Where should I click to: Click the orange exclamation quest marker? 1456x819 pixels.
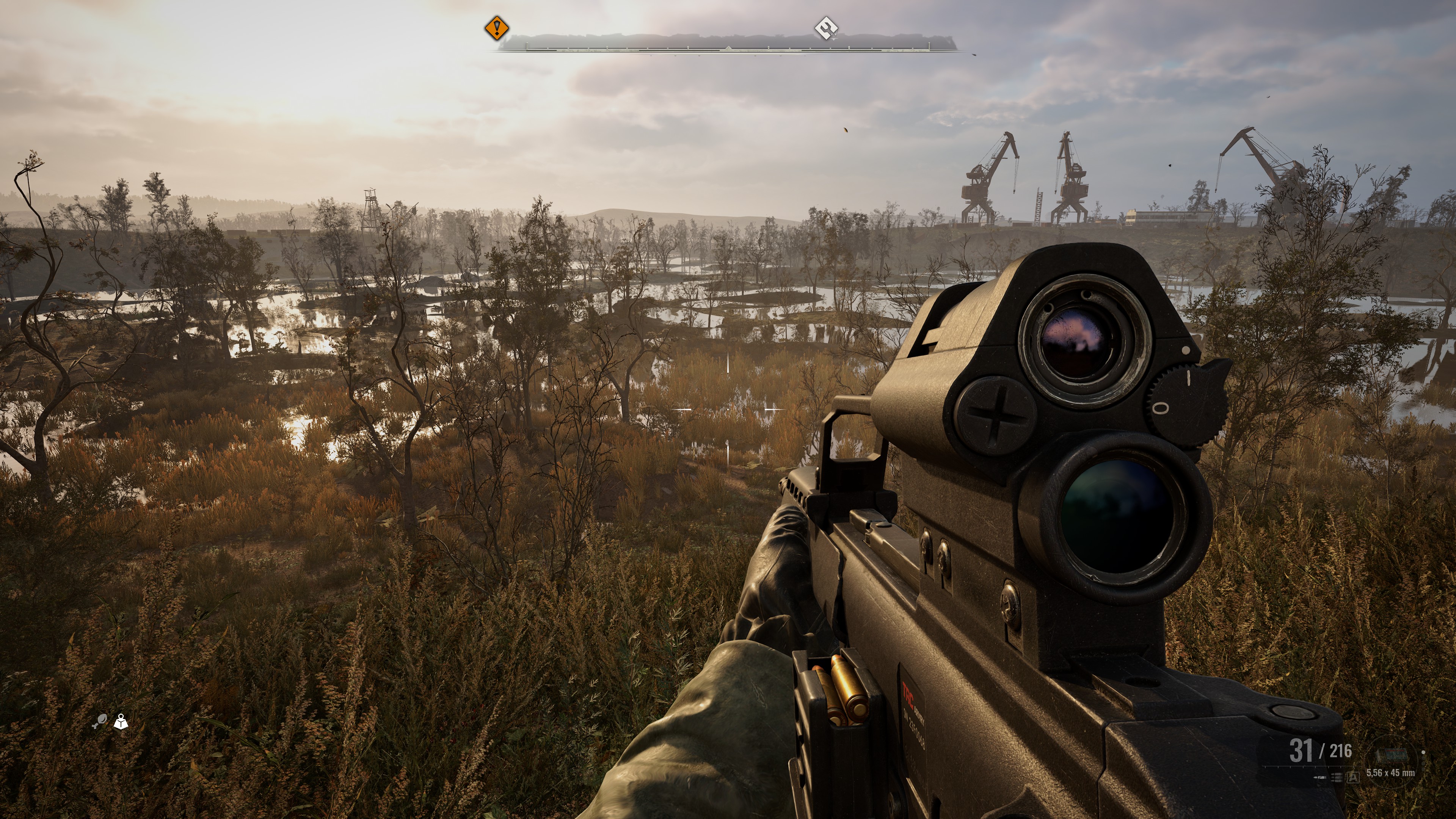(497, 28)
